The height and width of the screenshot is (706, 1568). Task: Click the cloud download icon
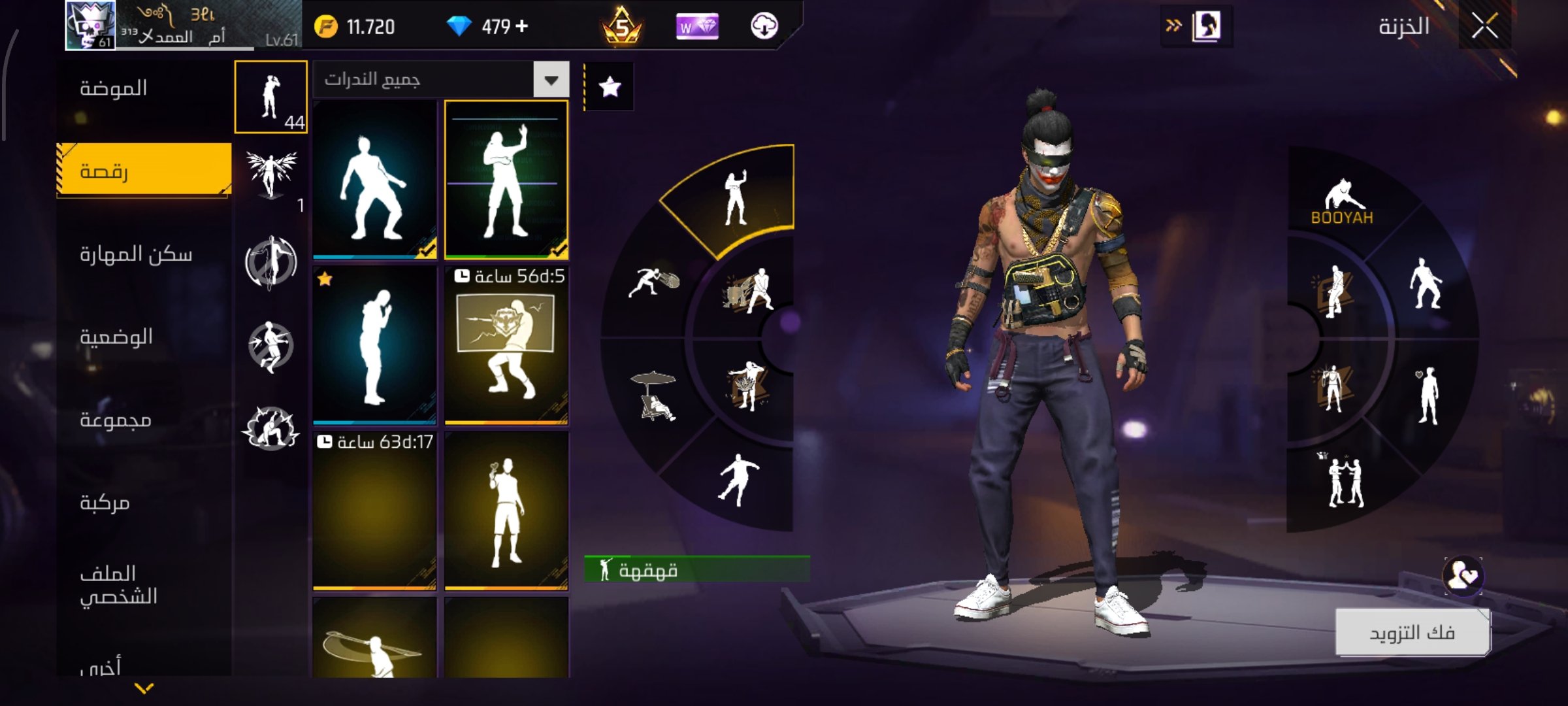click(764, 27)
